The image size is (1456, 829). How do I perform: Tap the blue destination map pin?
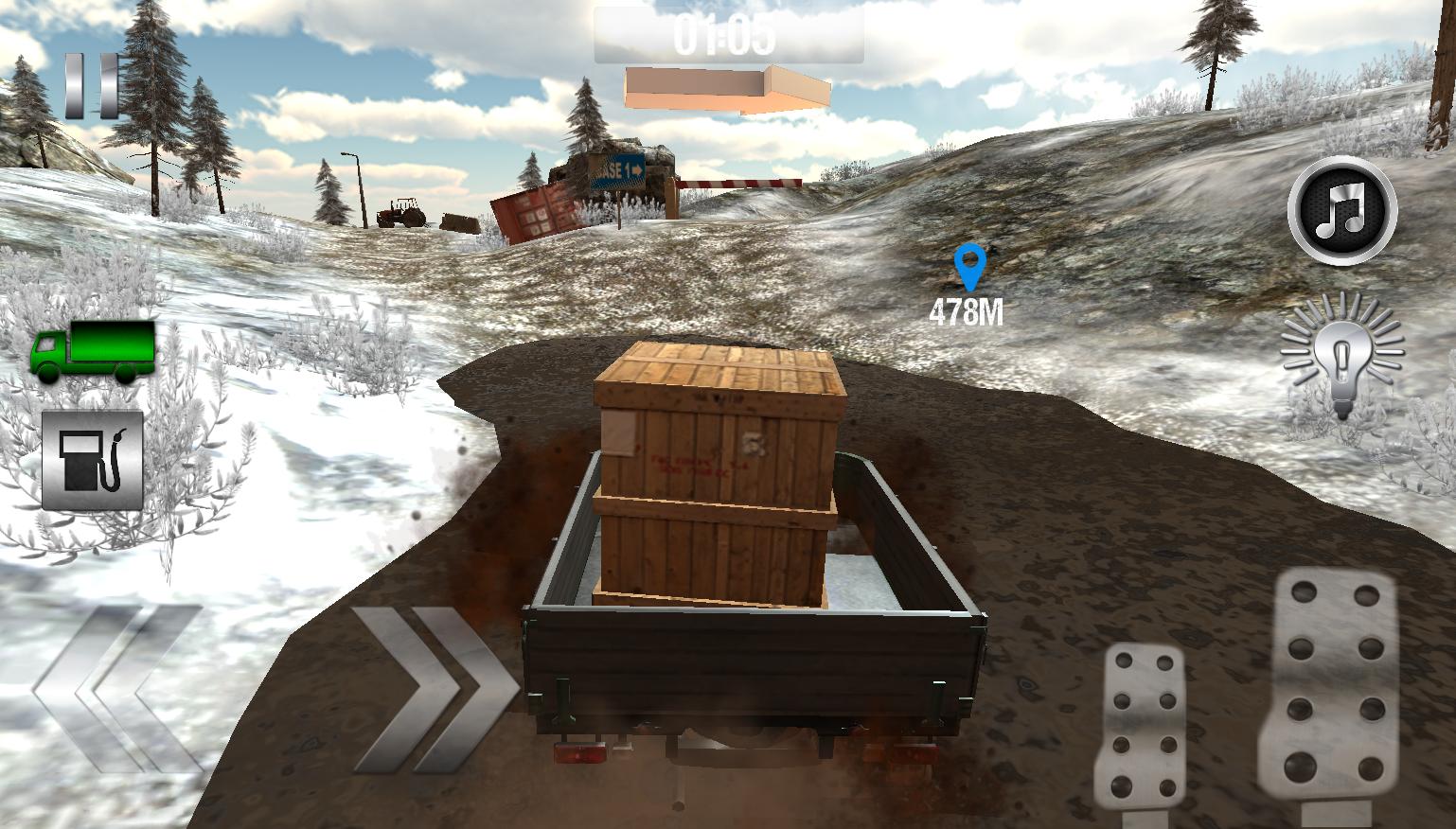(x=967, y=269)
